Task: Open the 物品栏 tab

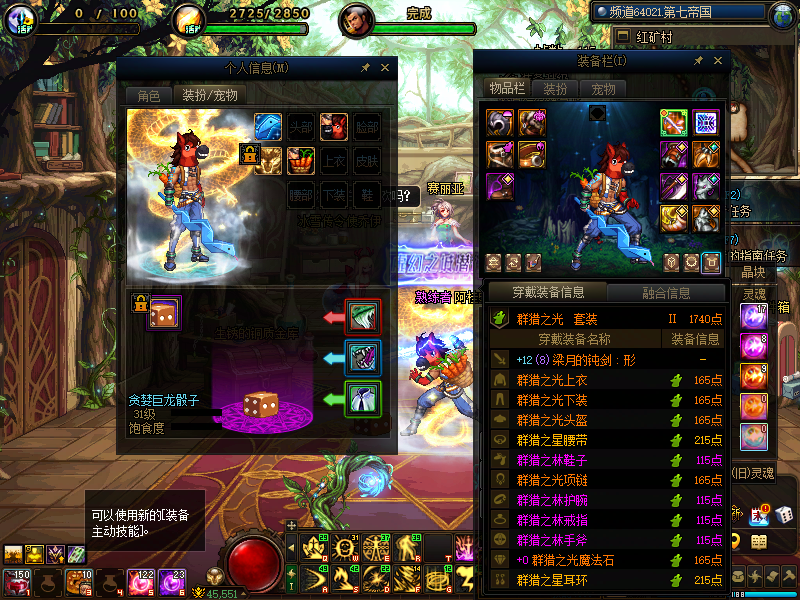Action: [507, 89]
